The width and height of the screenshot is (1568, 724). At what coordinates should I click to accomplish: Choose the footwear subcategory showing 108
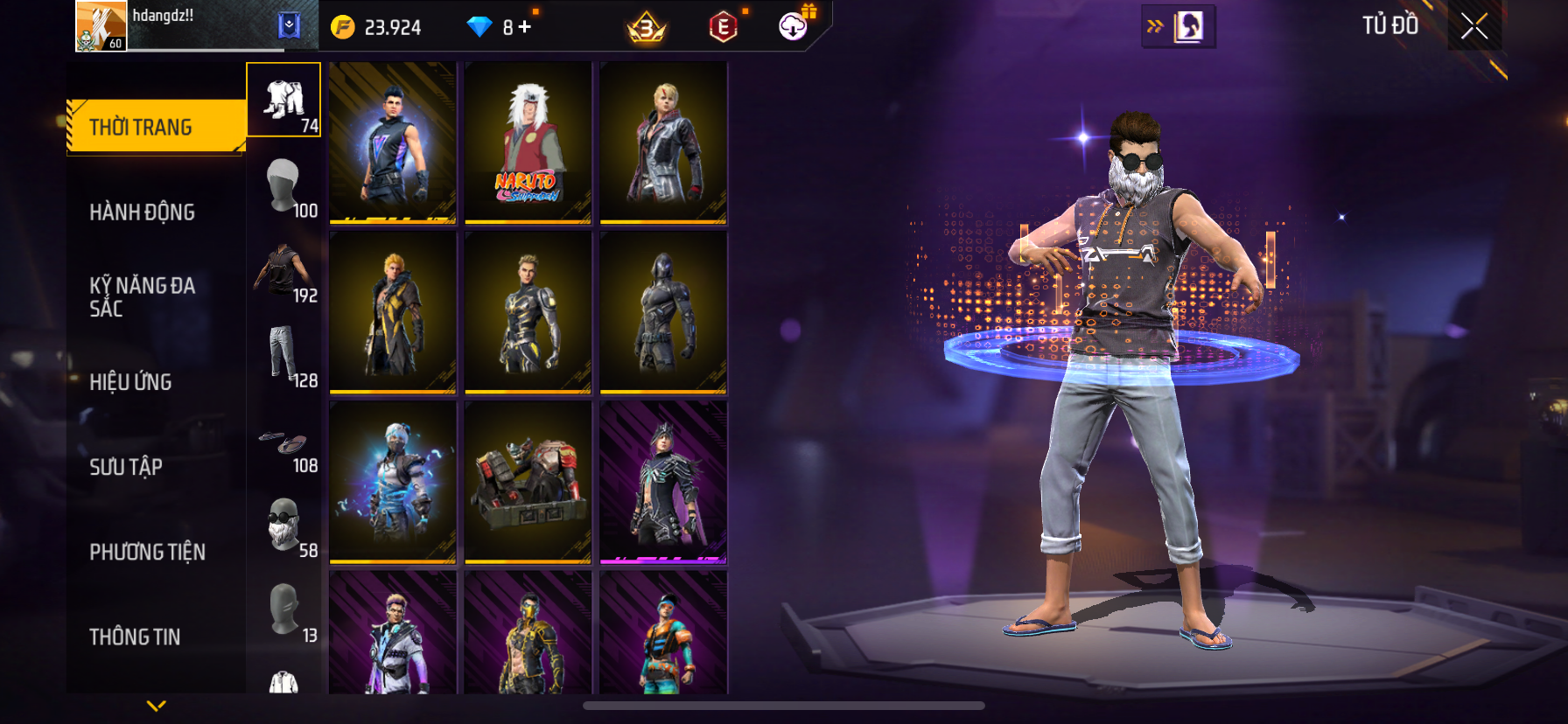(x=284, y=442)
